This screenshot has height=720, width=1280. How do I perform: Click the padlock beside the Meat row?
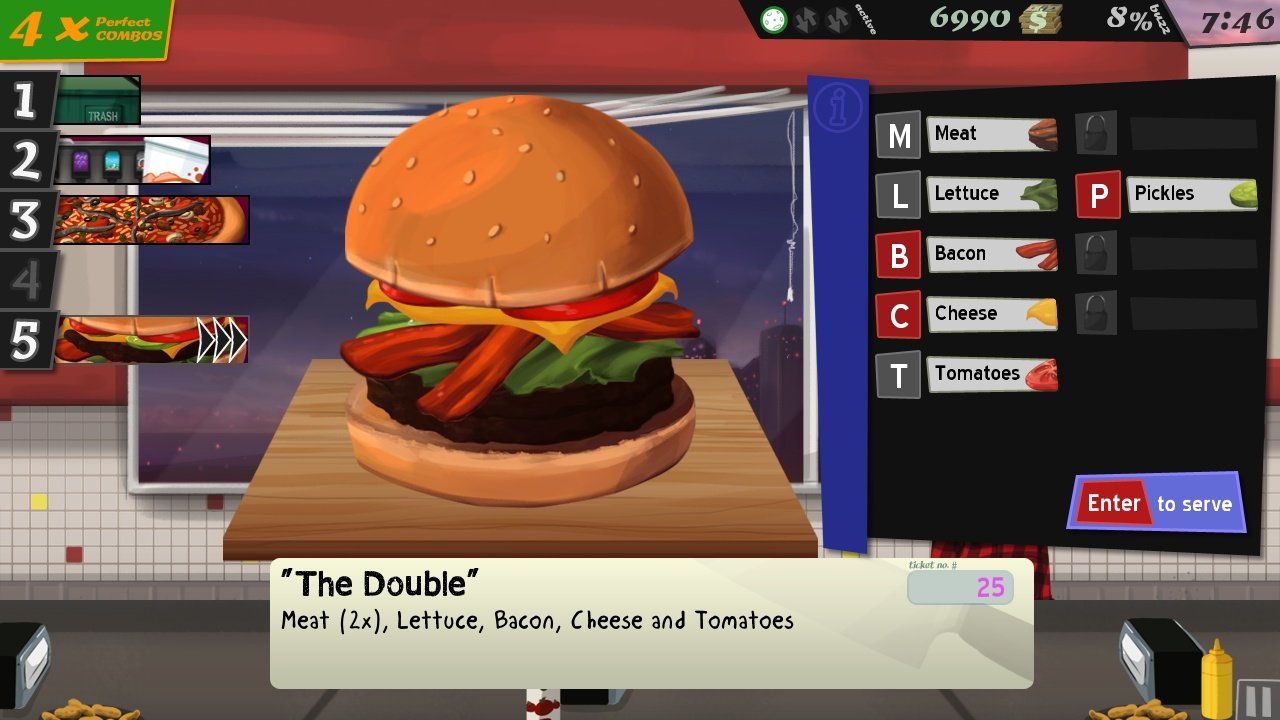click(1094, 133)
